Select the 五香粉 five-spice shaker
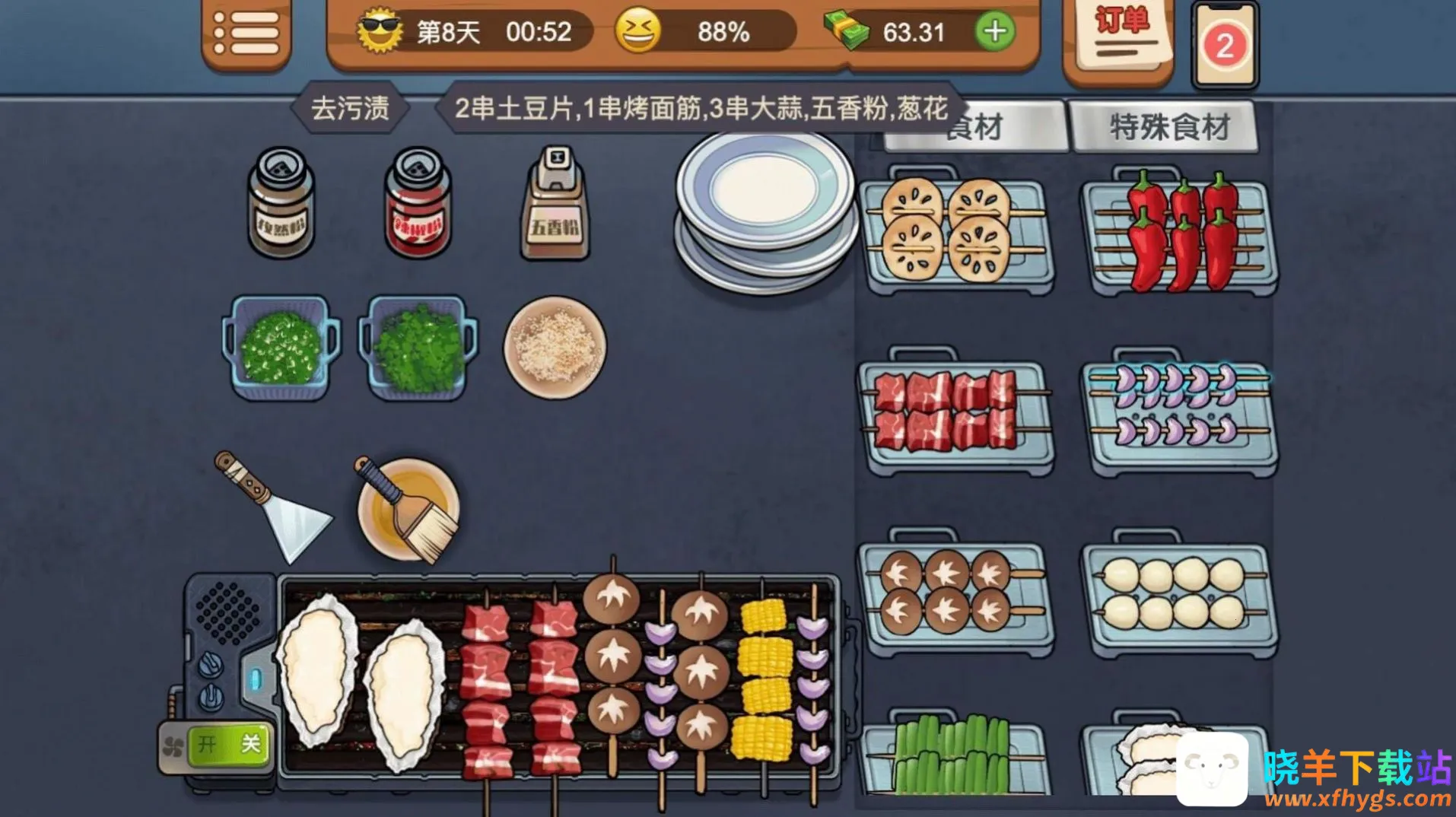Screen dimensions: 1456x817 [x=555, y=204]
